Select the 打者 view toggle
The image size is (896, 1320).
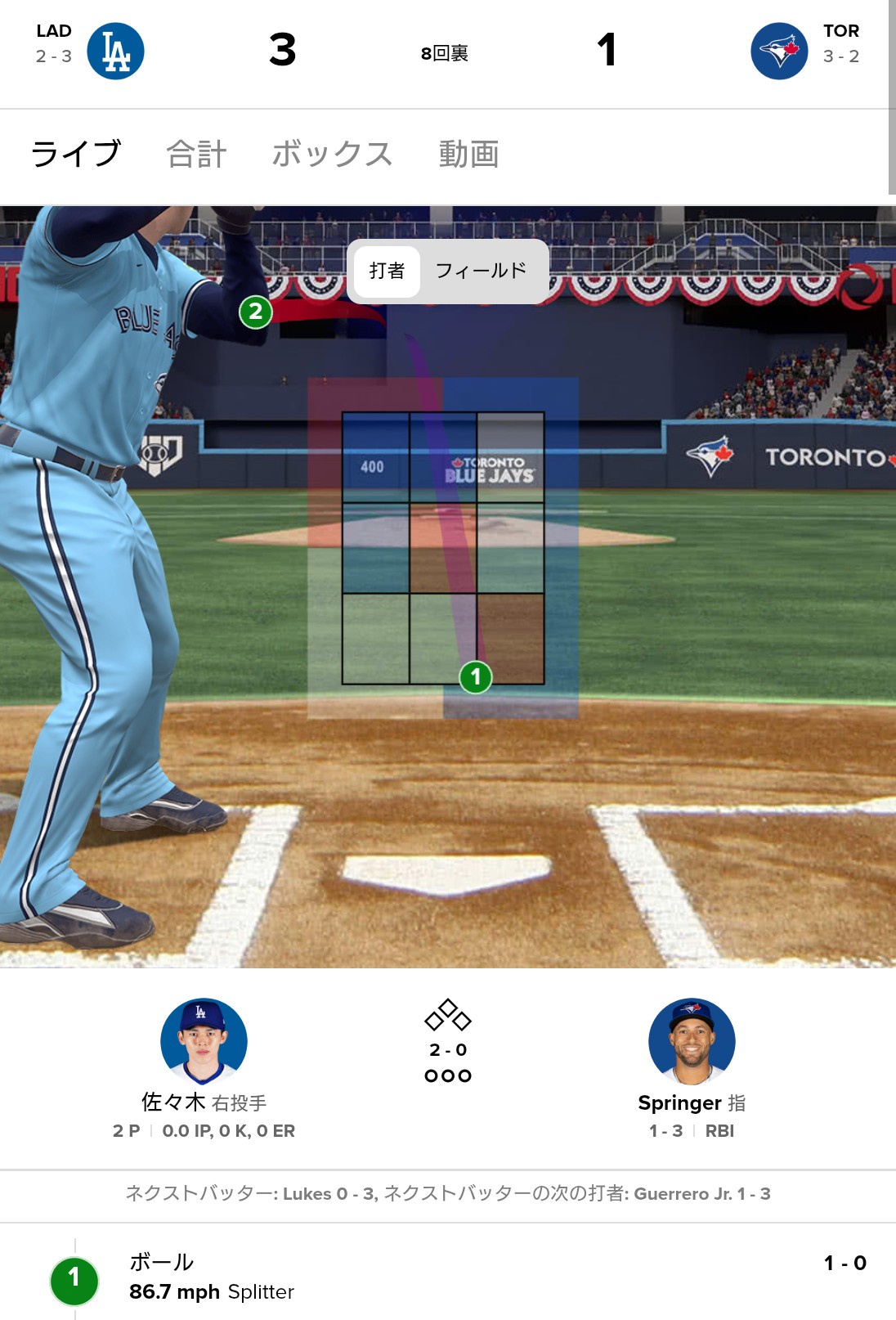[387, 271]
